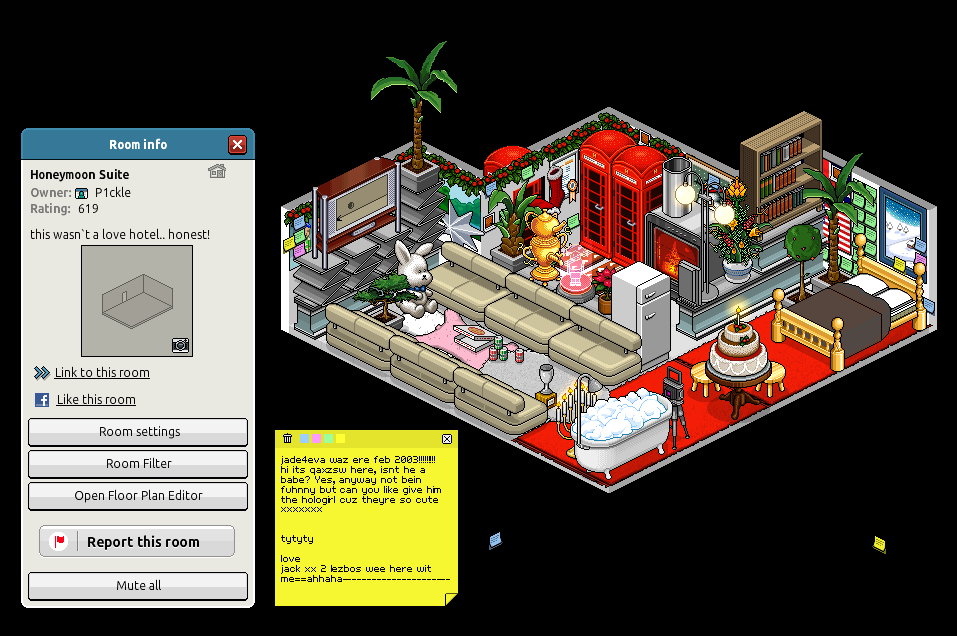957x636 pixels.
Task: Change sticky note color to blue
Action: pos(305,438)
